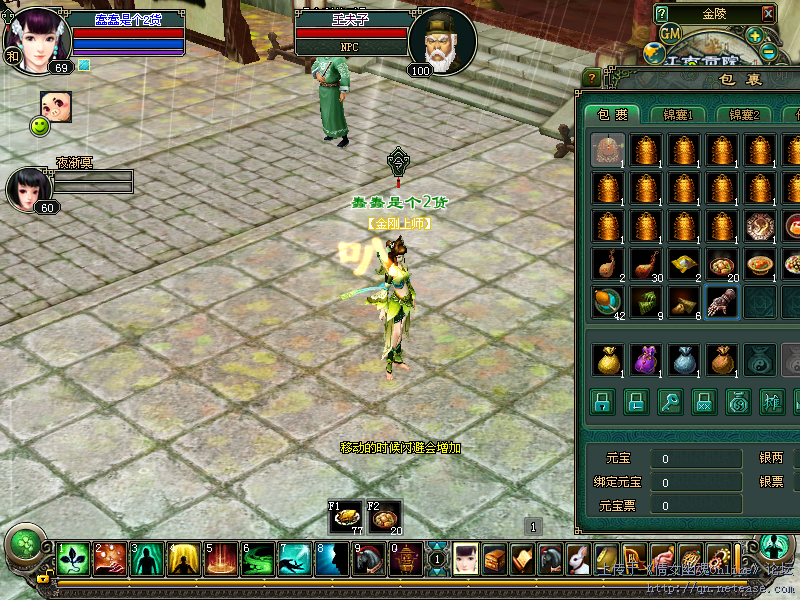Activate the helmeted warrior skill in slot 9

(x=369, y=560)
